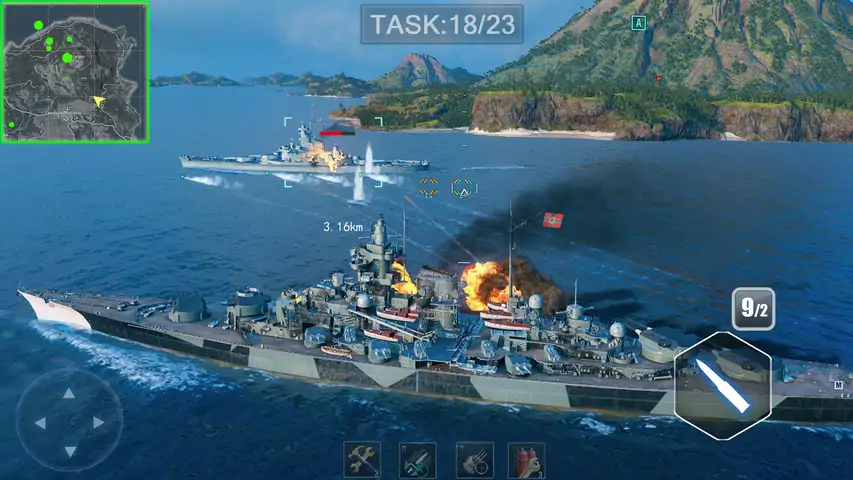Image resolution: width=853 pixels, height=480 pixels.
Task: Tap the left arrow on movement pad
Action: click(x=41, y=422)
